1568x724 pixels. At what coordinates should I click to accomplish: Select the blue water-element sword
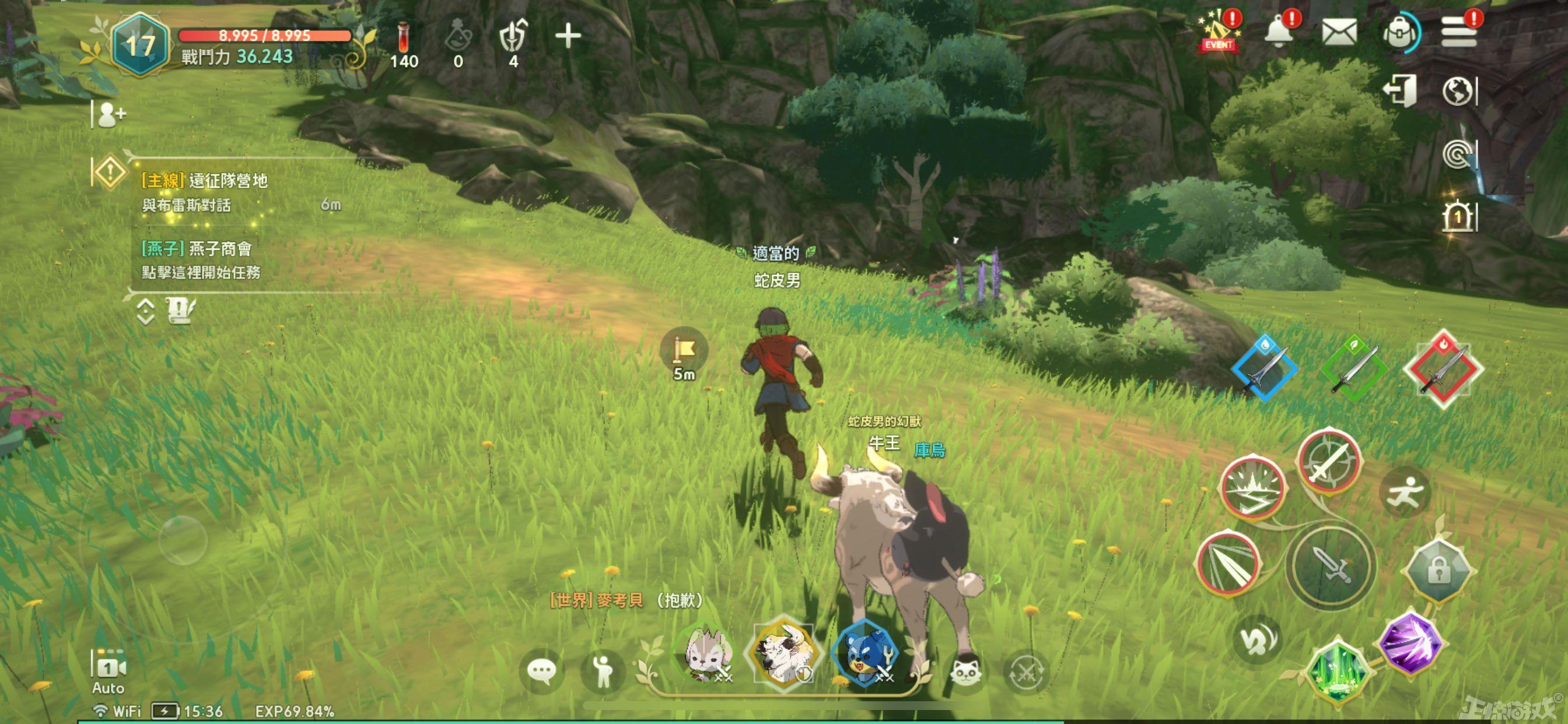coord(1264,368)
